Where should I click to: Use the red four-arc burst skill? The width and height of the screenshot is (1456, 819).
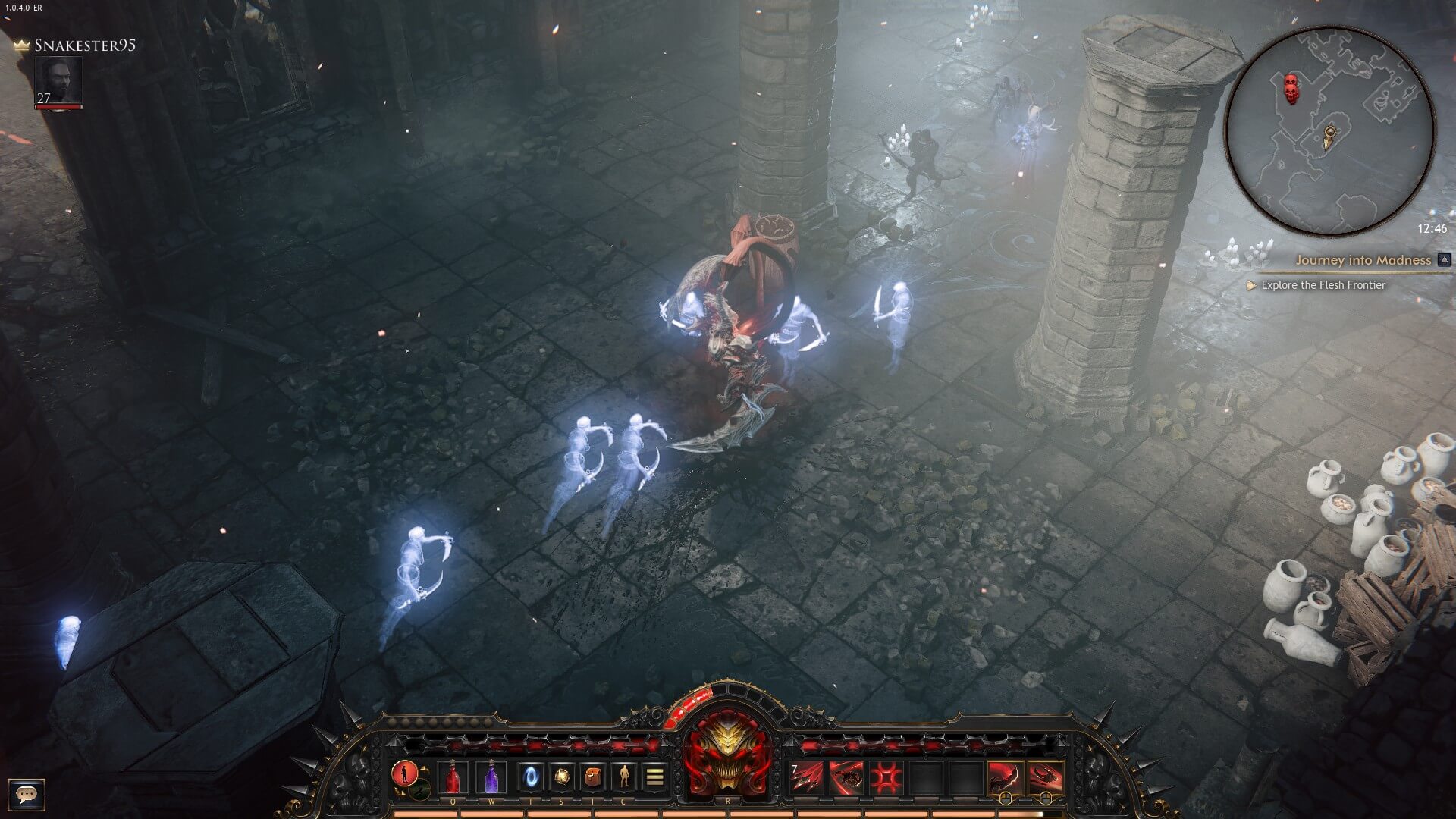point(884,778)
